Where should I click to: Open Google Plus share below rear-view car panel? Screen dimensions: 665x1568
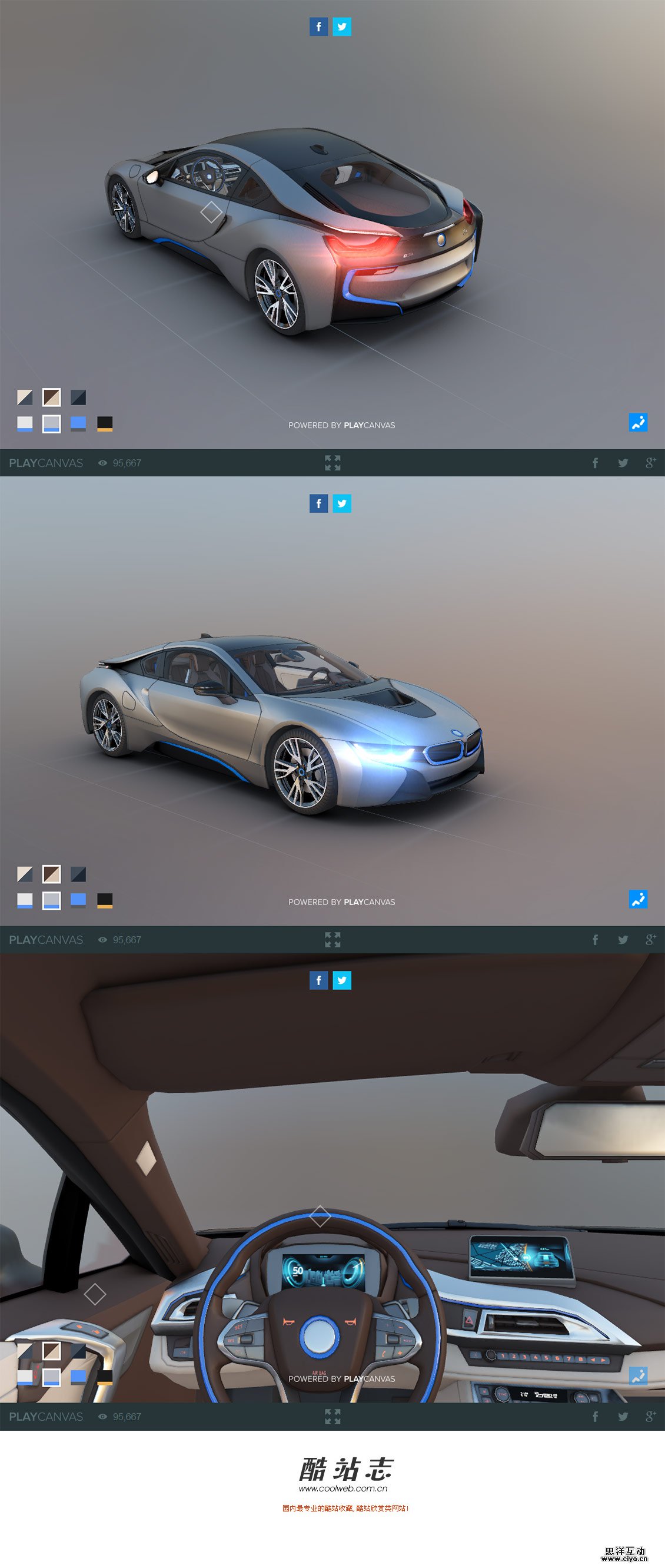pos(650,463)
